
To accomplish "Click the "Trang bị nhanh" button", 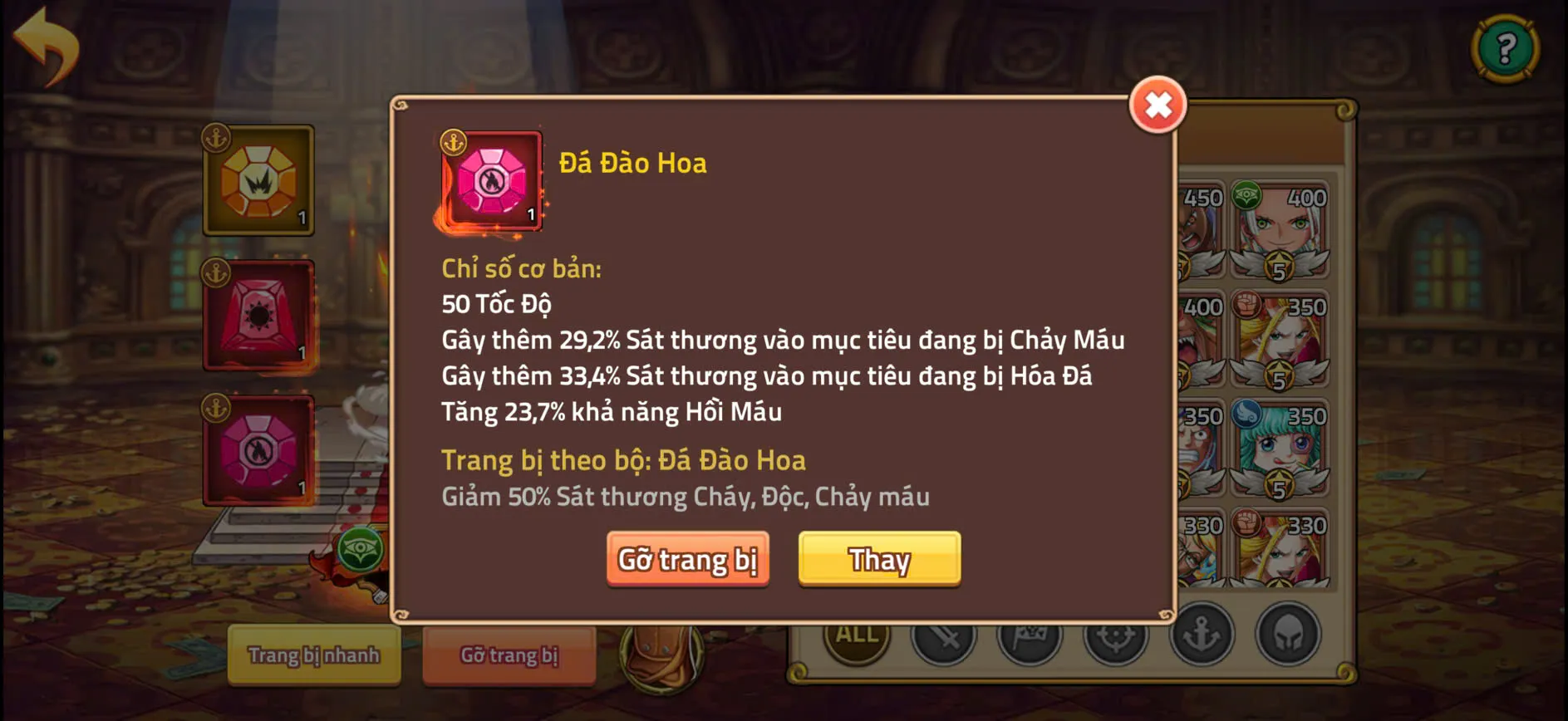I will tap(314, 655).
